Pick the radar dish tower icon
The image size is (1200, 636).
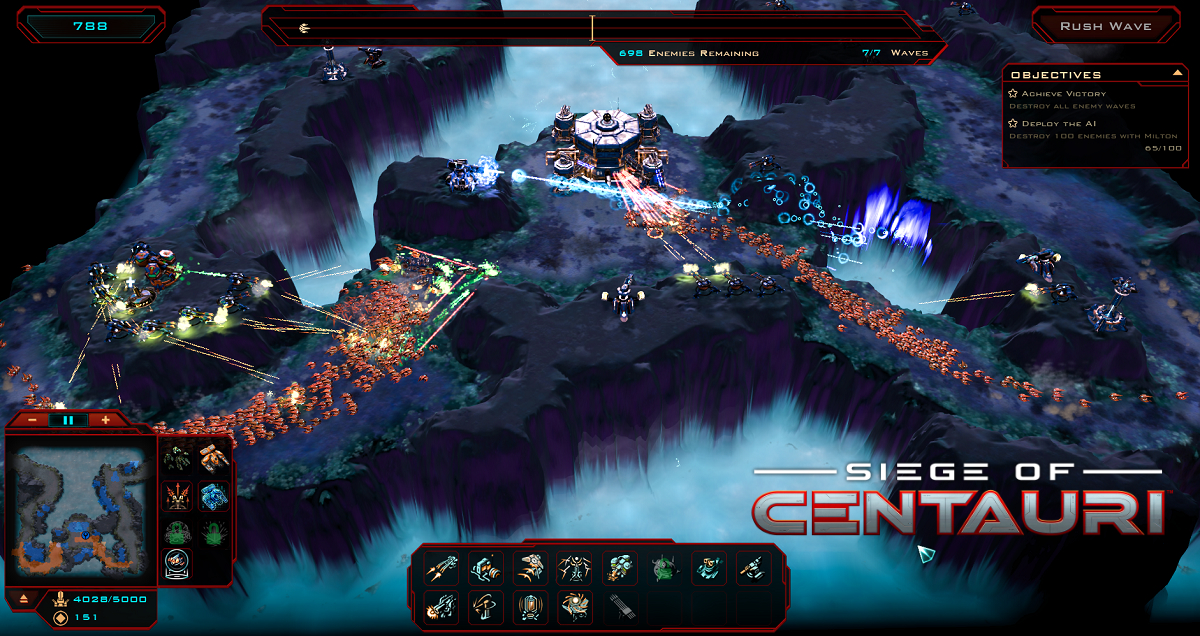(x=486, y=606)
